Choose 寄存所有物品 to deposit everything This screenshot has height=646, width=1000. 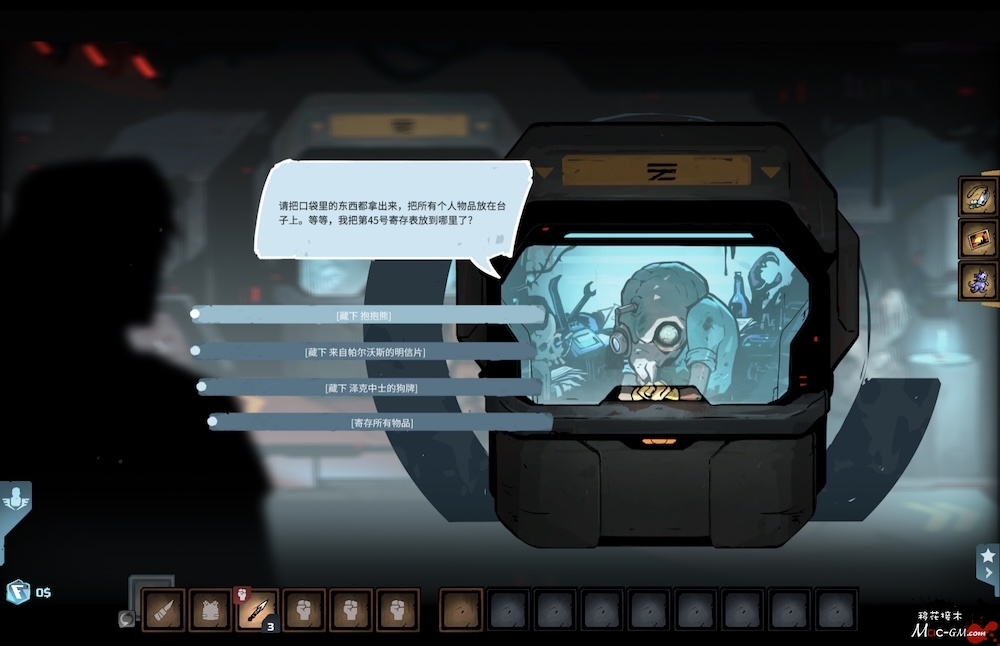click(381, 423)
